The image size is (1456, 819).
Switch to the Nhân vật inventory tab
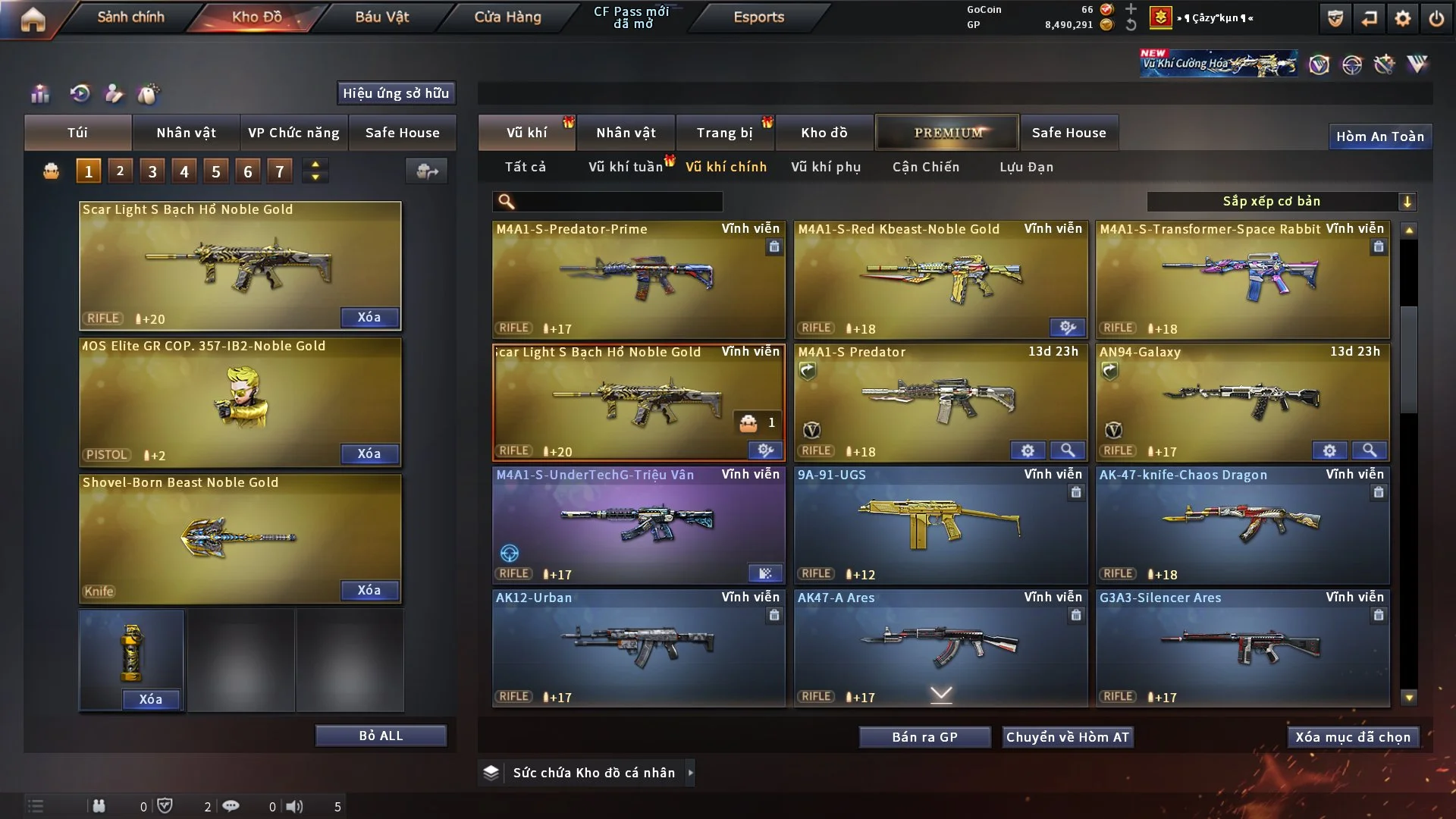[x=626, y=133]
